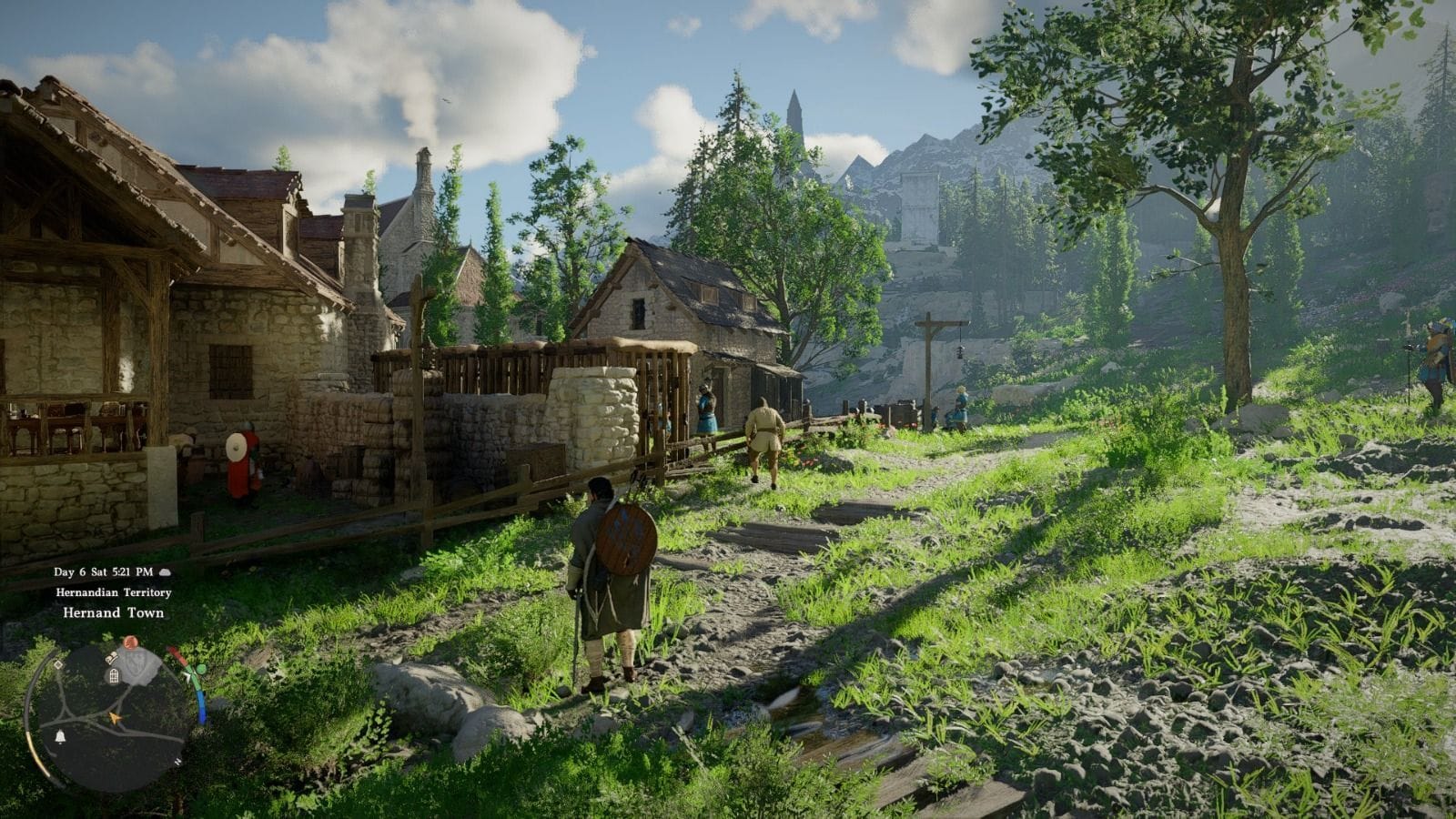Image resolution: width=1456 pixels, height=819 pixels.
Task: Click the arched gate icon on the minimap
Action: tap(113, 677)
